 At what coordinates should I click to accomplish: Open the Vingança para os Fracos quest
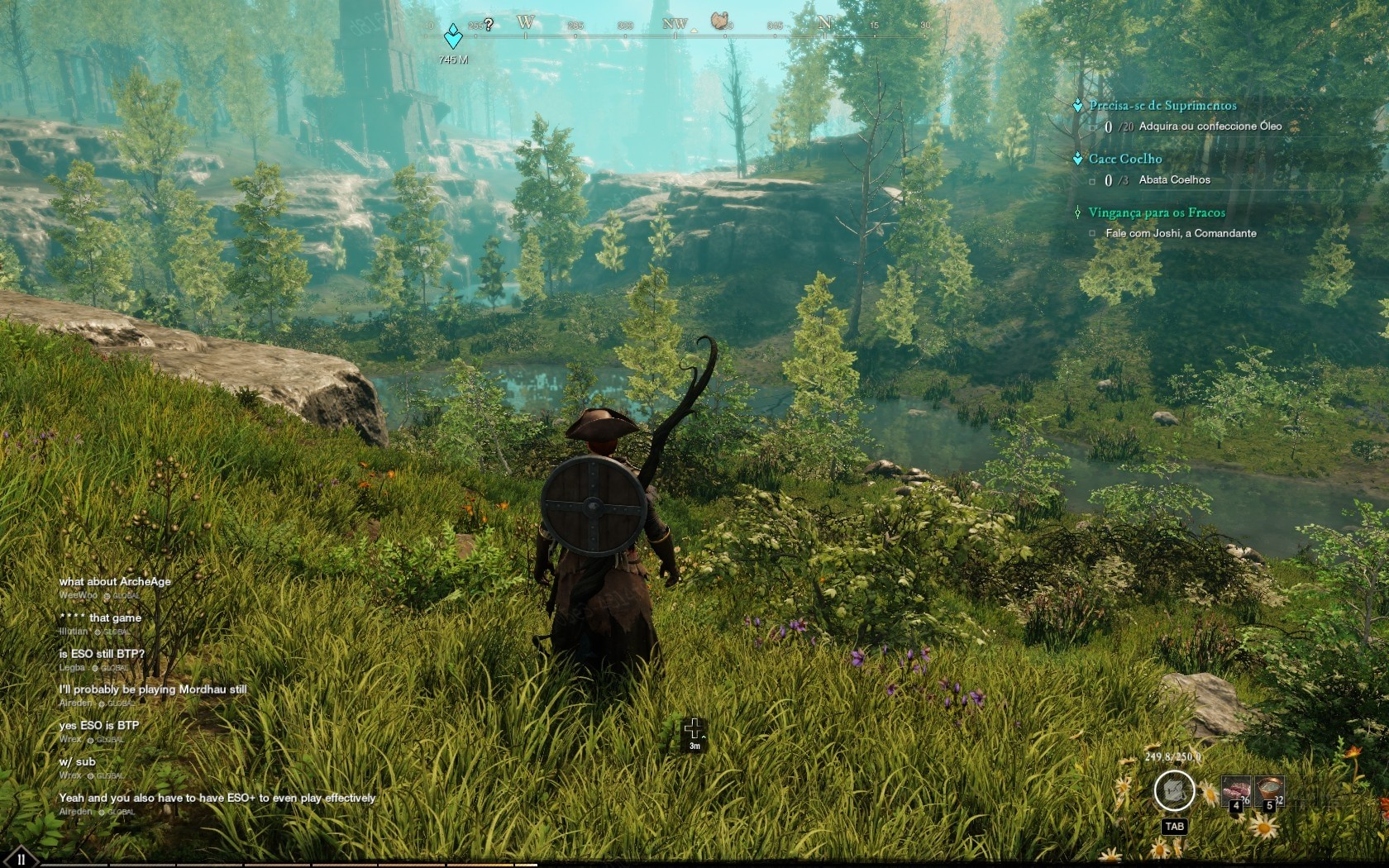[1156, 212]
